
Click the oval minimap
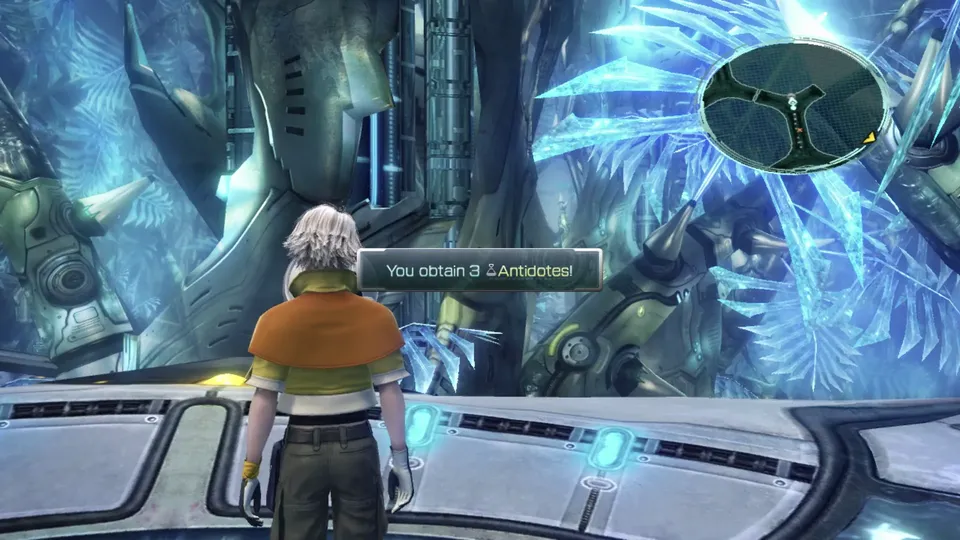click(x=792, y=107)
